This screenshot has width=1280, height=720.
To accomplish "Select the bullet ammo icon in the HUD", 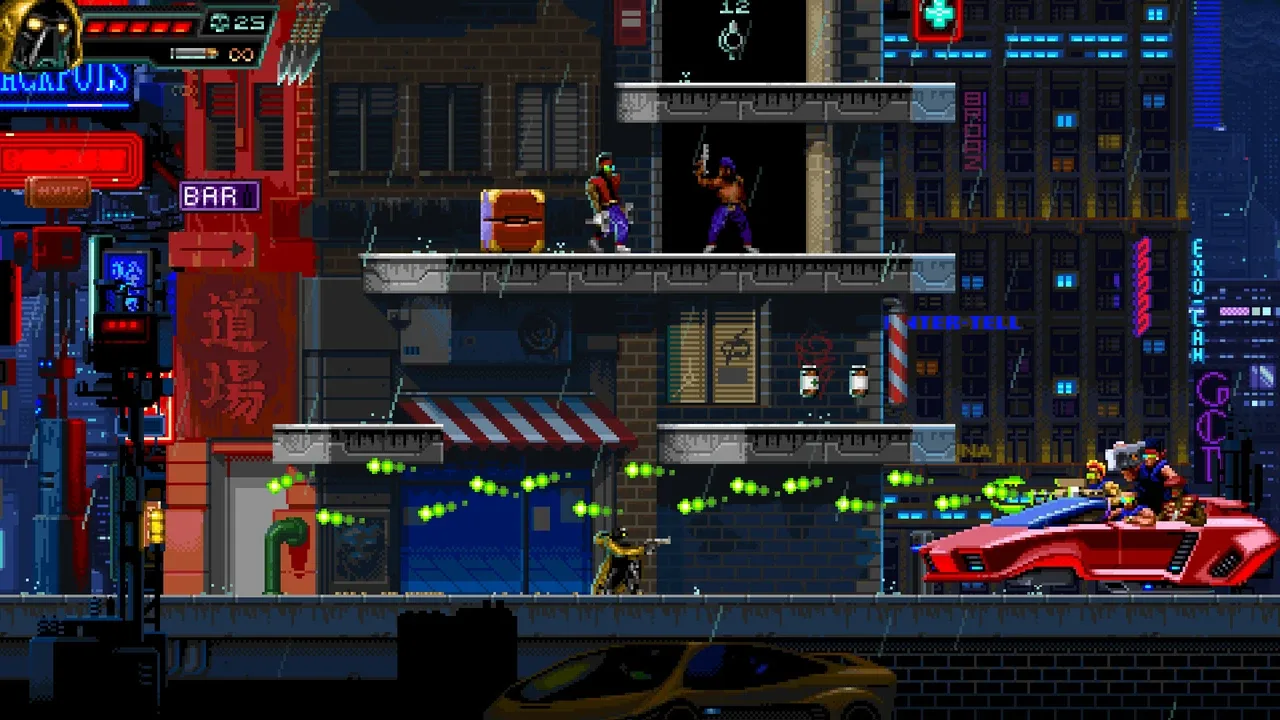I will [x=195, y=53].
